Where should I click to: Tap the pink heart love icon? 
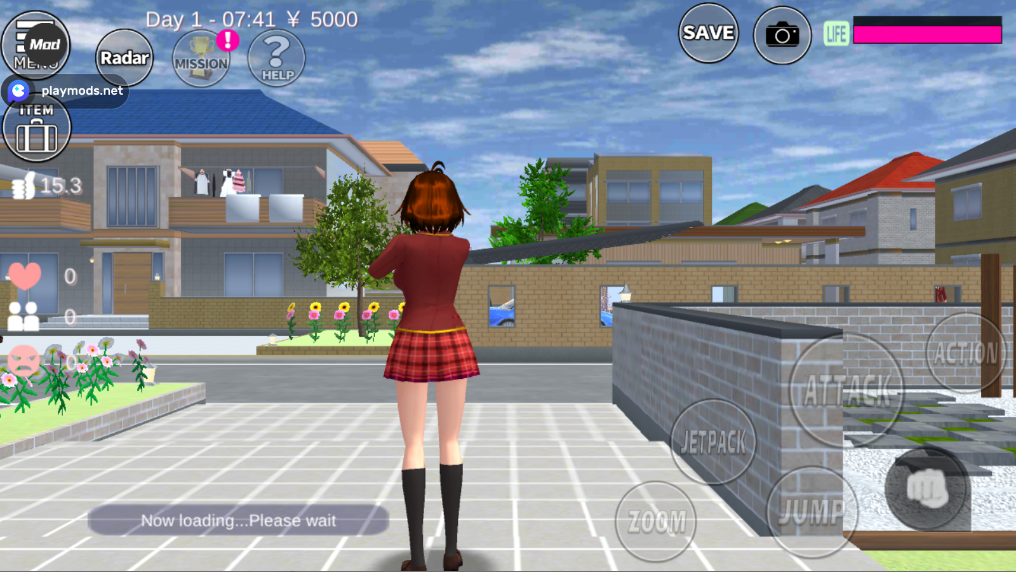click(x=24, y=275)
